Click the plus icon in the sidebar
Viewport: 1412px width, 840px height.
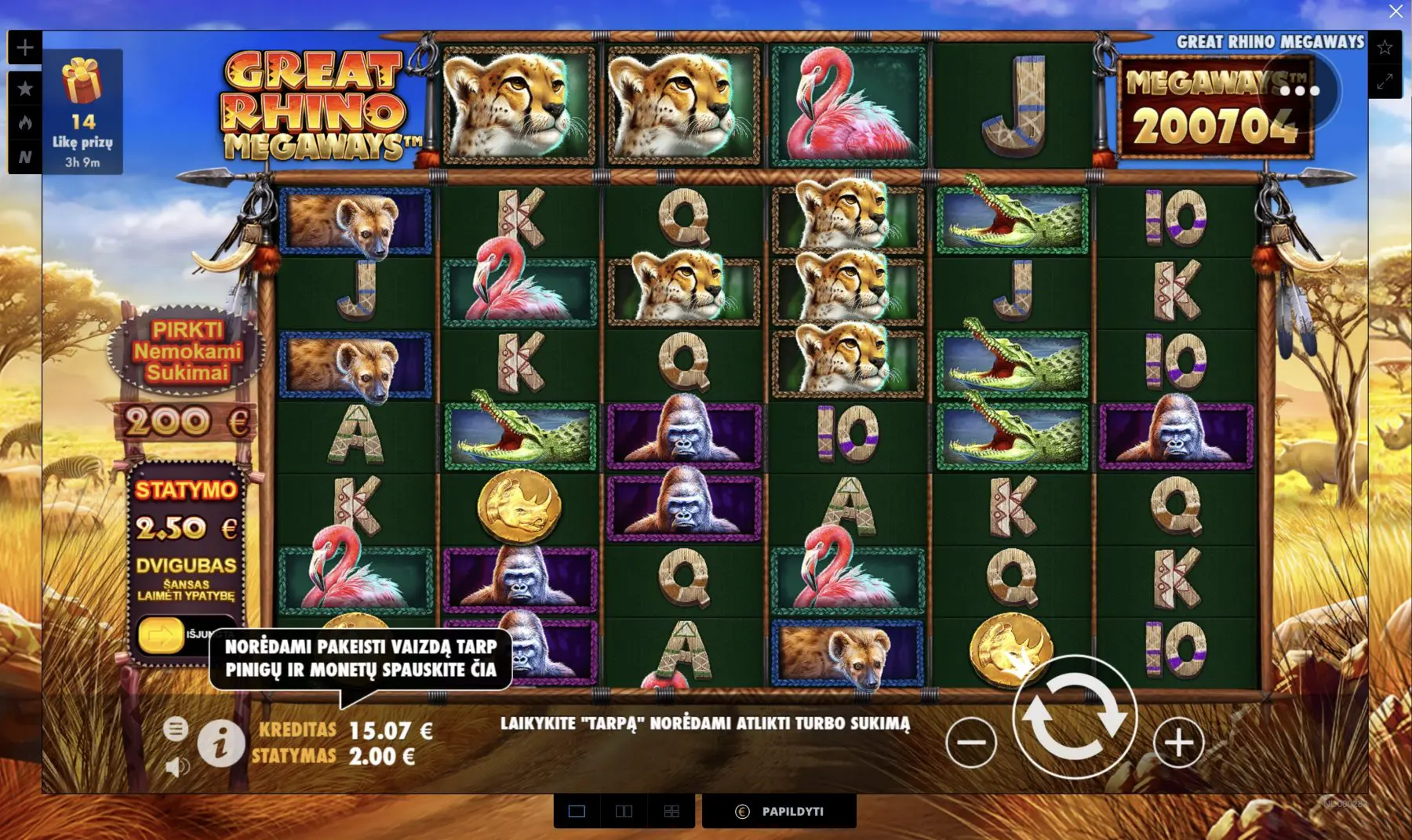[x=25, y=48]
